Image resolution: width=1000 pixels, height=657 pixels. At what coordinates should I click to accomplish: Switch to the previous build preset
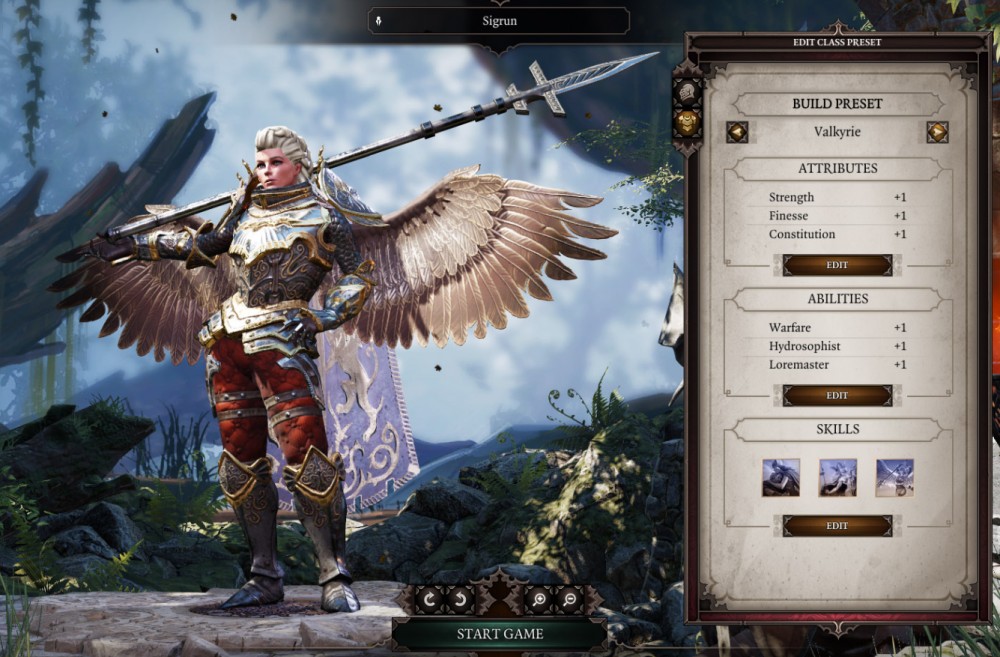(x=737, y=132)
